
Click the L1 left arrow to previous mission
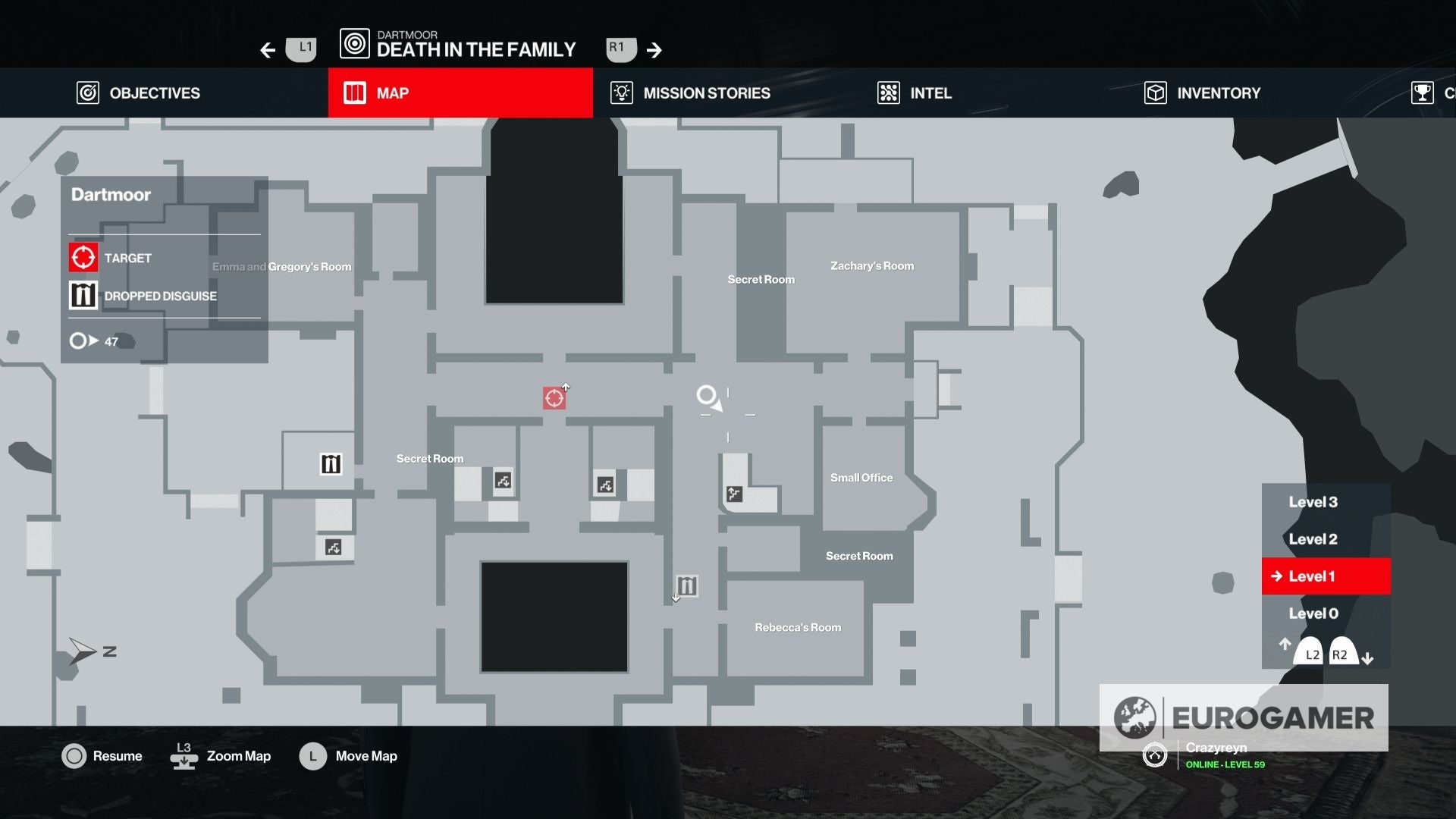(x=267, y=49)
